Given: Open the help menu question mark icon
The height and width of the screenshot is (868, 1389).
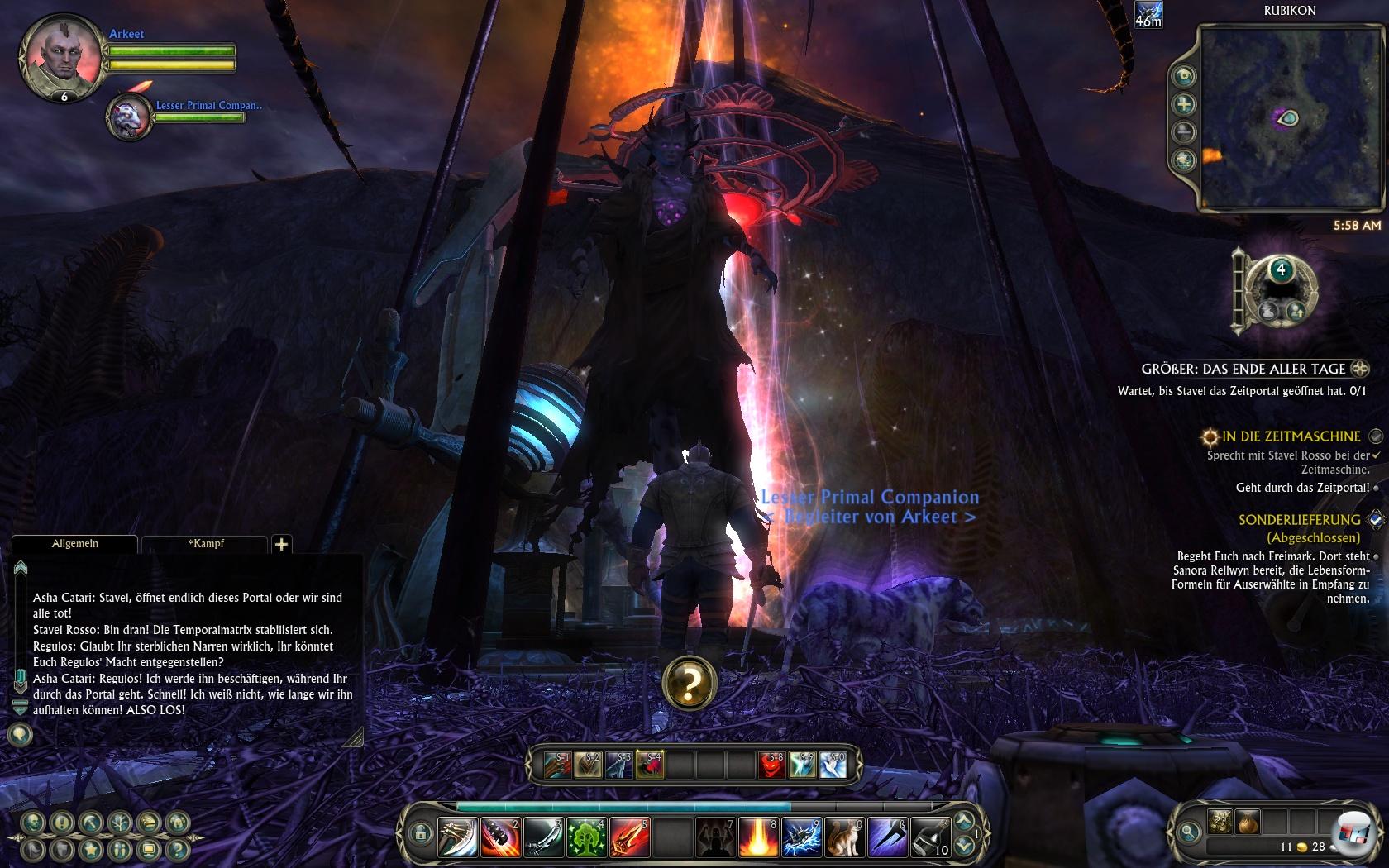Looking at the screenshot, I should click(176, 849).
